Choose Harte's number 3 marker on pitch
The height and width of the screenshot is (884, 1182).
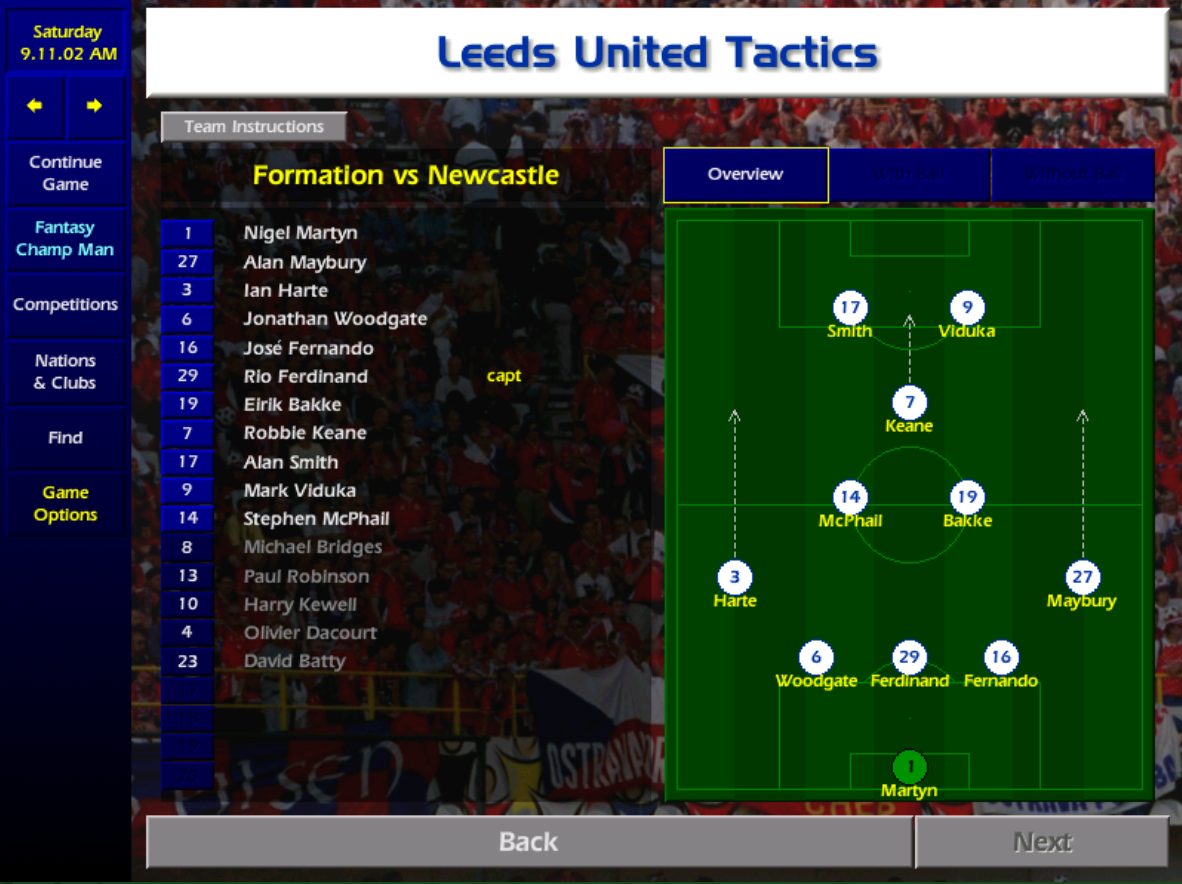[734, 578]
